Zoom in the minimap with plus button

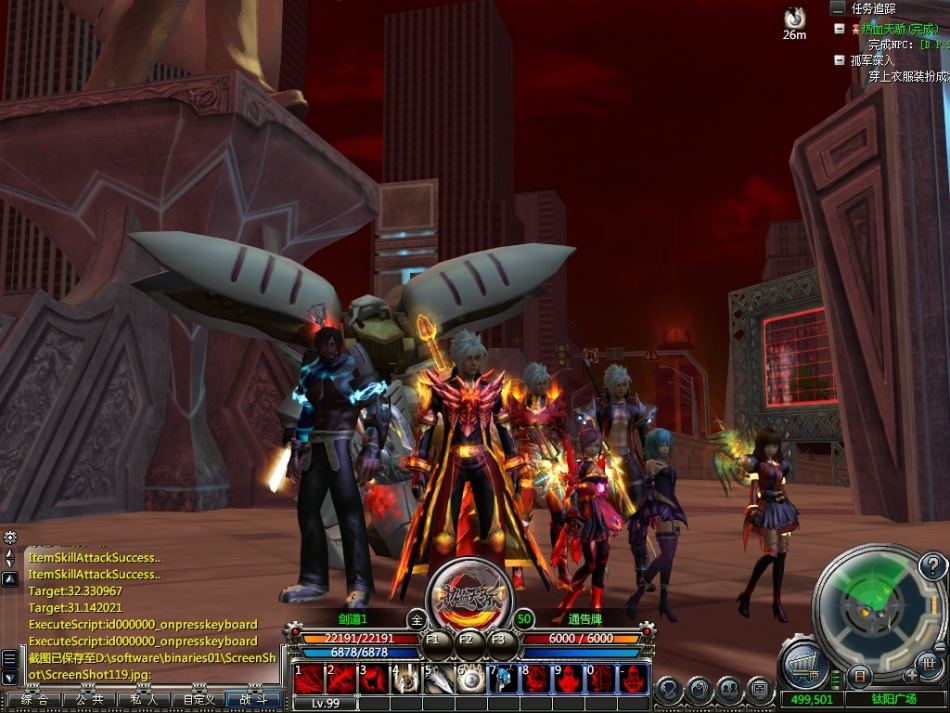tap(911, 676)
